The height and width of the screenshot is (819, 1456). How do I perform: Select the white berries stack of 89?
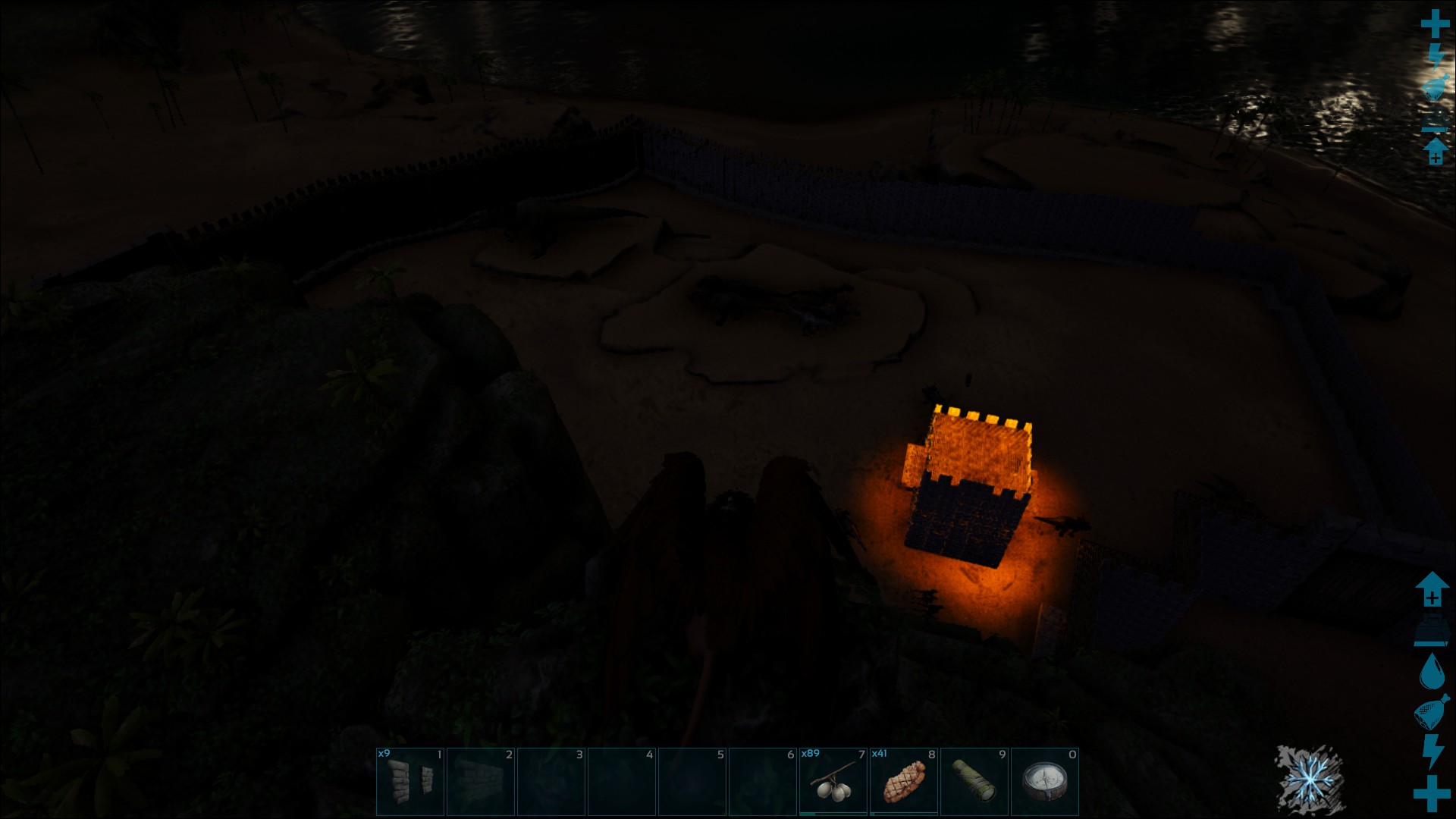(x=833, y=782)
